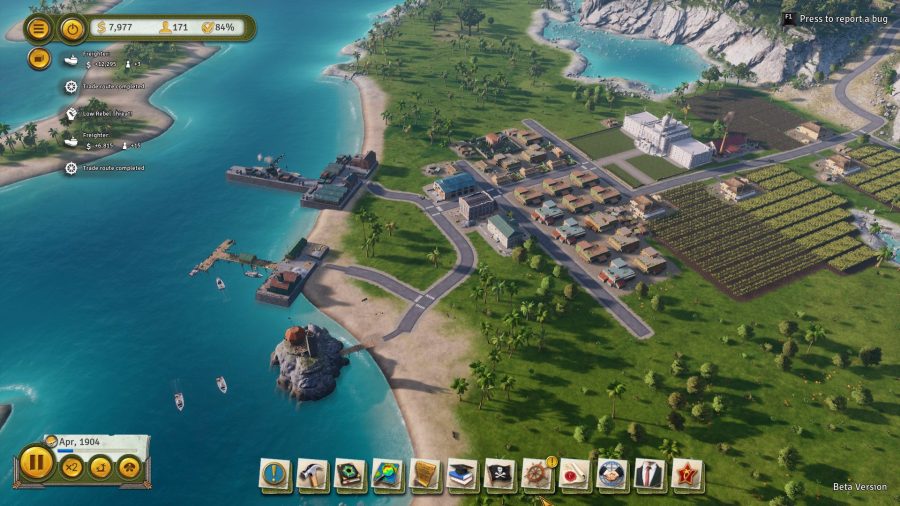Open the hamburger main menu button
The height and width of the screenshot is (506, 900).
[39, 28]
